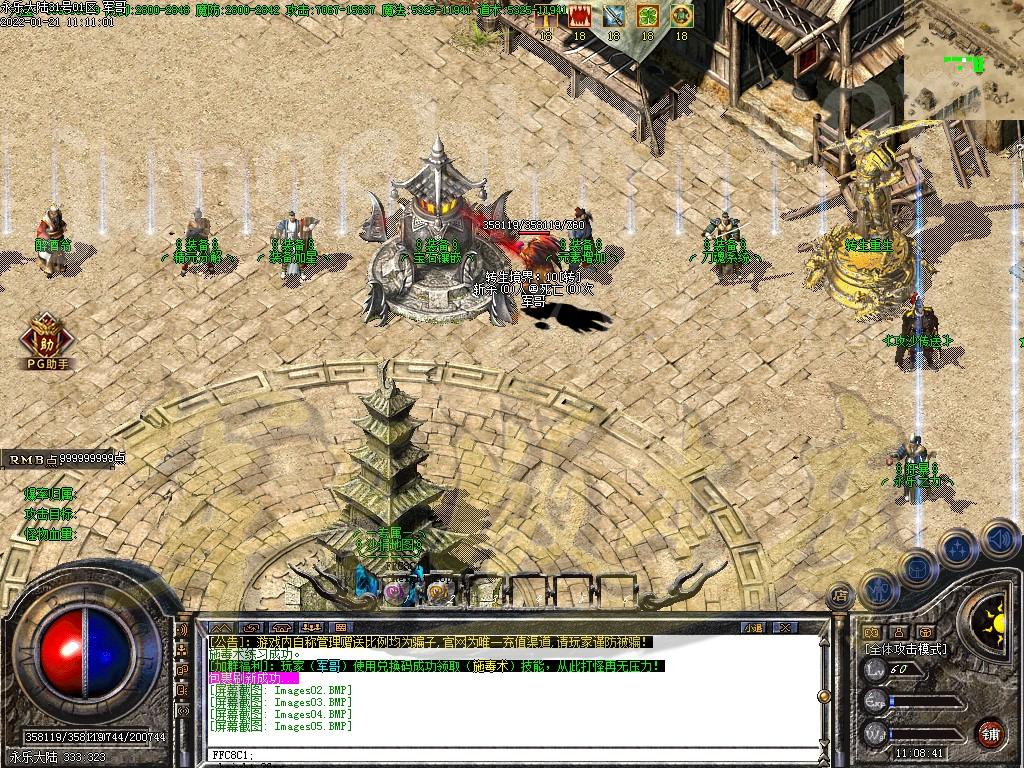The image size is (1024, 768).
Task: Close the chat panel with X
Action: [x=786, y=627]
